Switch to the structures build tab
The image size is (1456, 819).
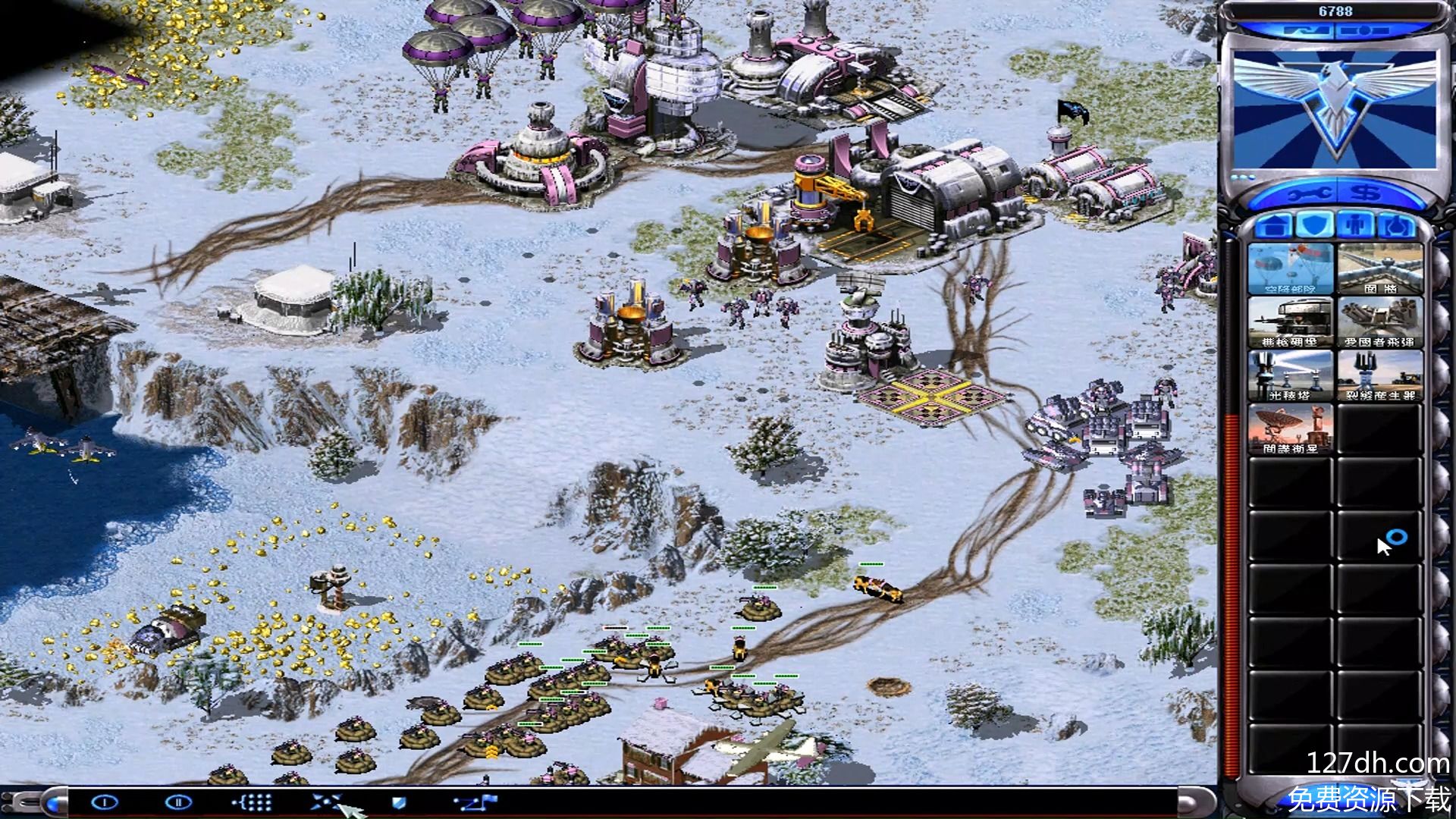coord(1273,225)
